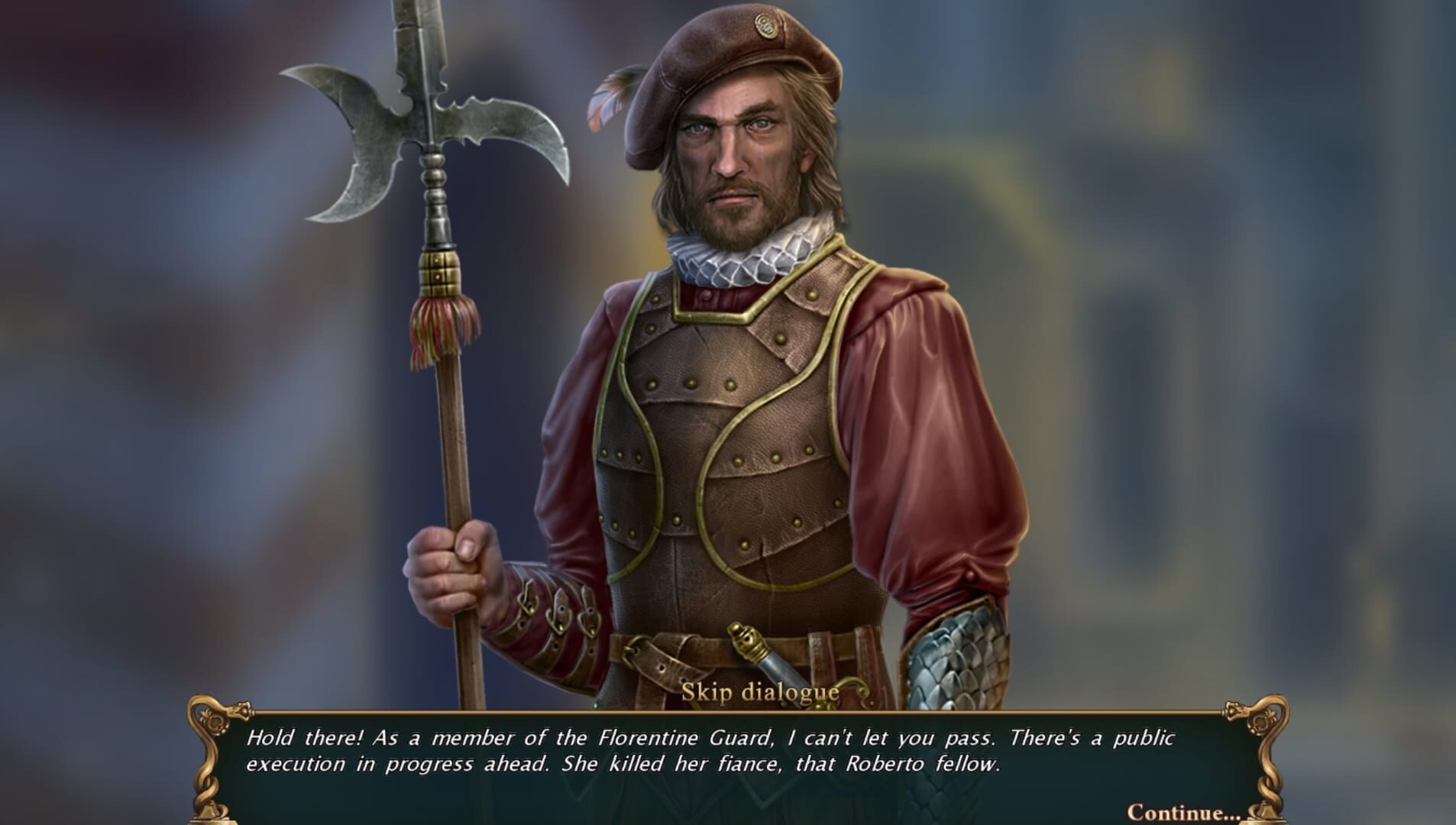Click the brooch on the beret
Image resolution: width=1456 pixels, height=825 pixels.
[x=768, y=25]
